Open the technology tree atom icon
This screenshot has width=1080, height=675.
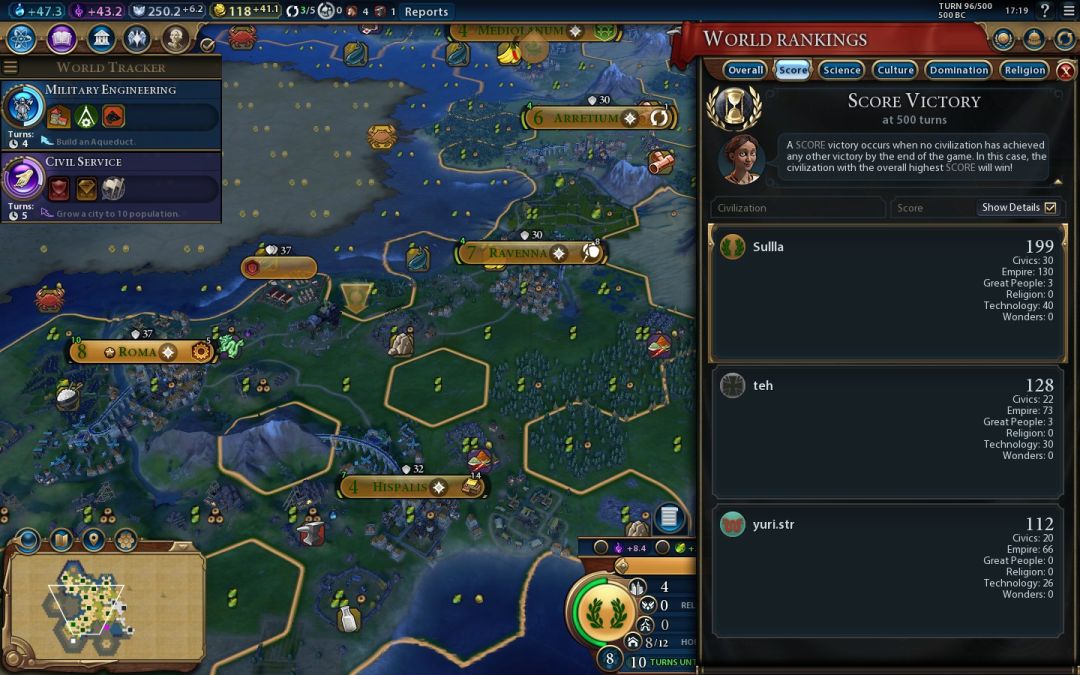[22, 39]
